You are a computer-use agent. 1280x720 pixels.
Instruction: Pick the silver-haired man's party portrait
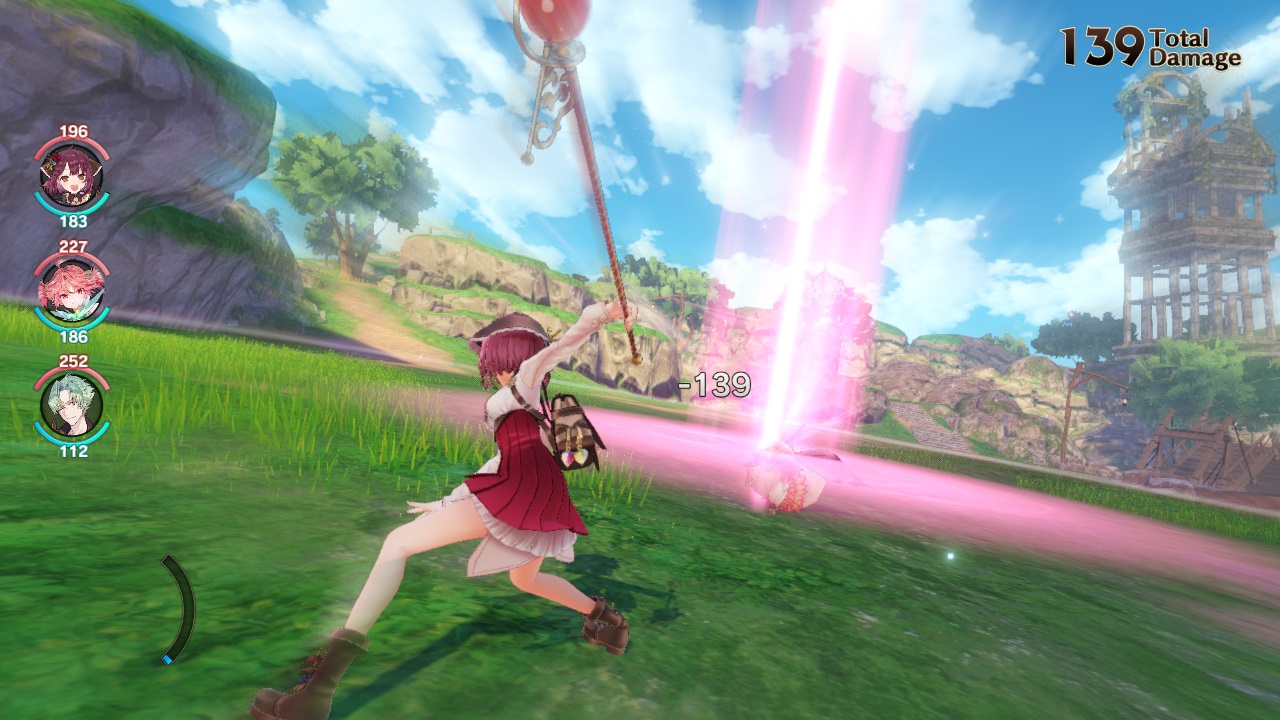point(71,406)
